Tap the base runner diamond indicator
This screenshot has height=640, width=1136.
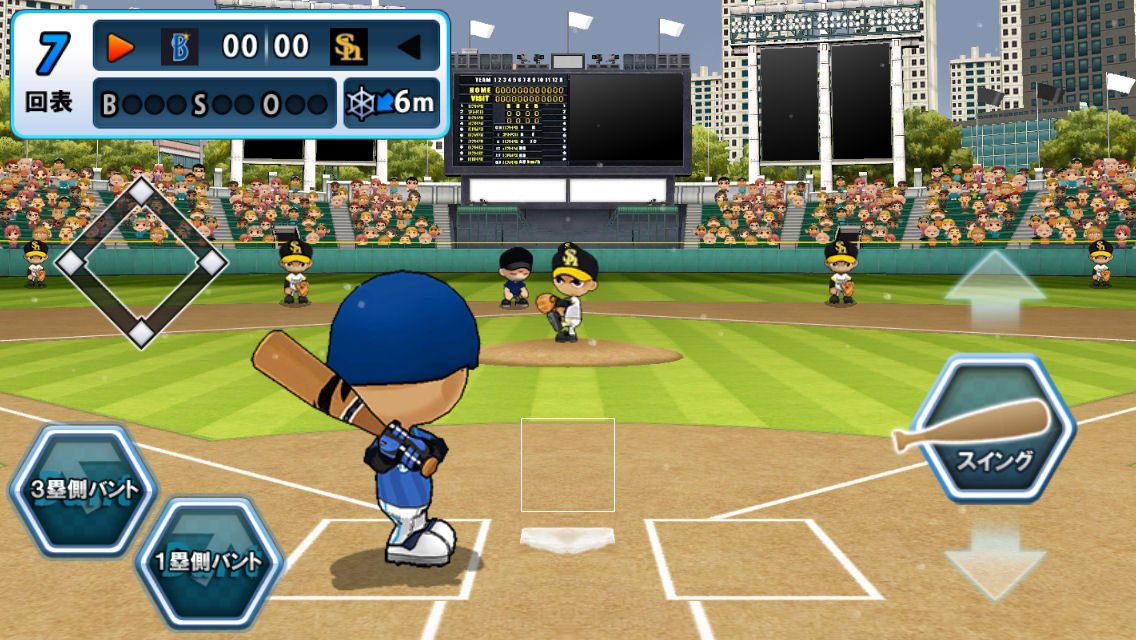(141, 262)
